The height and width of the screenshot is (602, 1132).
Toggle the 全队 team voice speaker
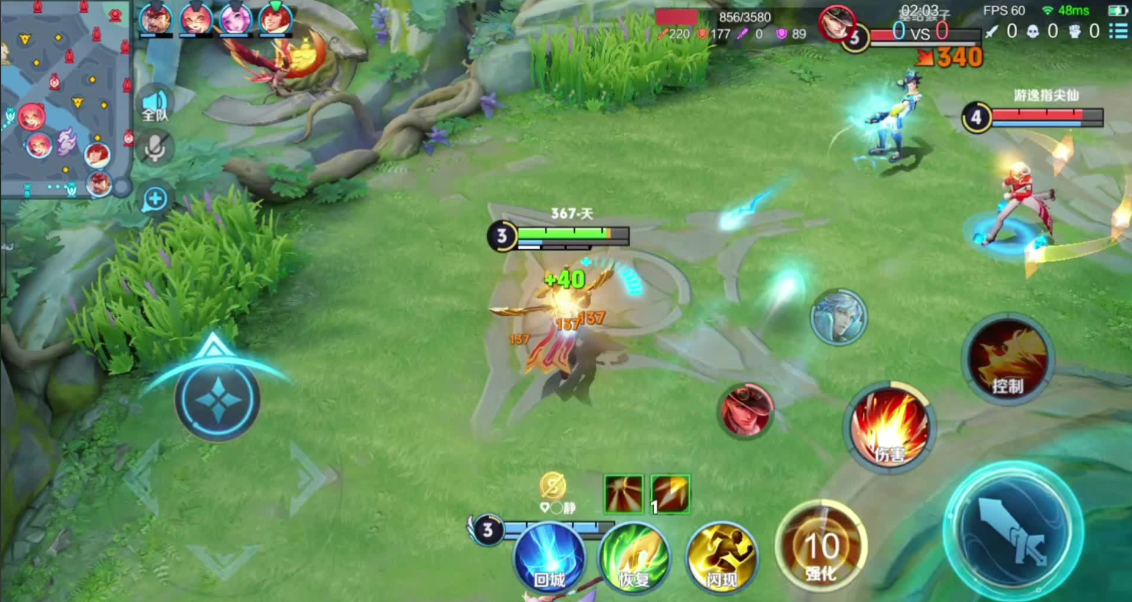pos(155,104)
